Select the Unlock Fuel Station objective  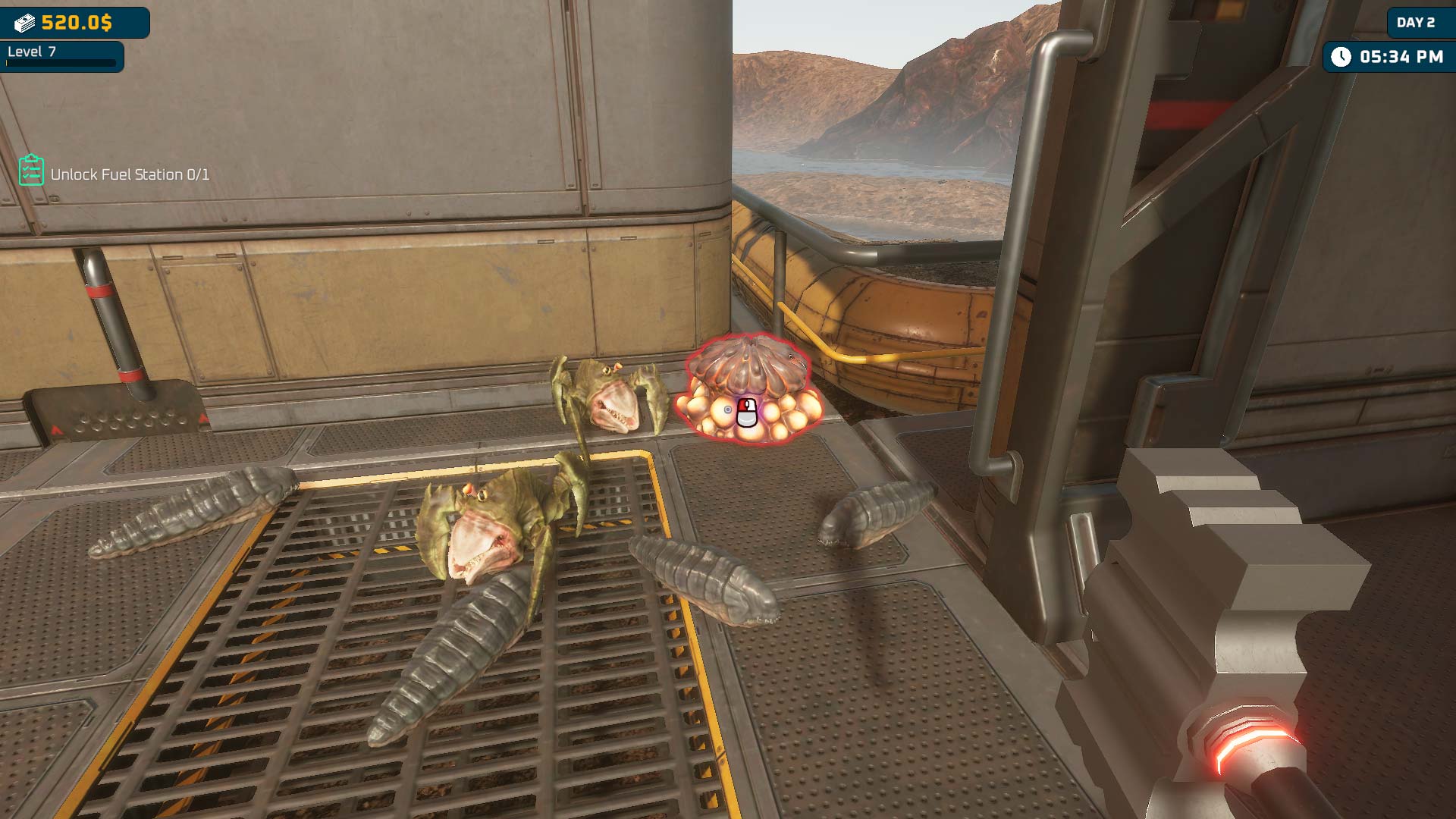(x=130, y=174)
